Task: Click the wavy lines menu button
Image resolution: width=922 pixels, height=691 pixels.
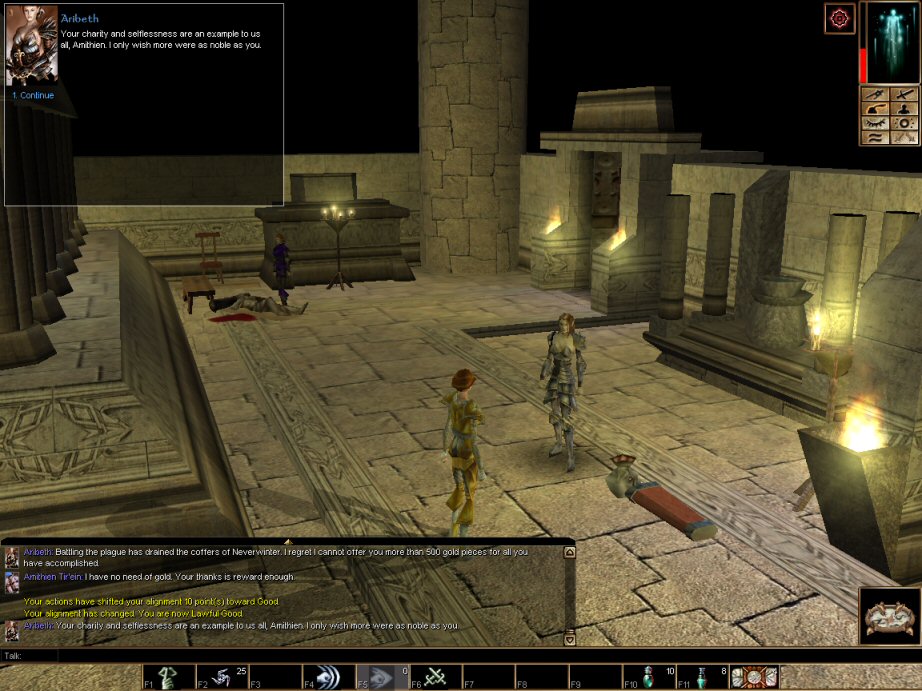Action: coord(875,139)
